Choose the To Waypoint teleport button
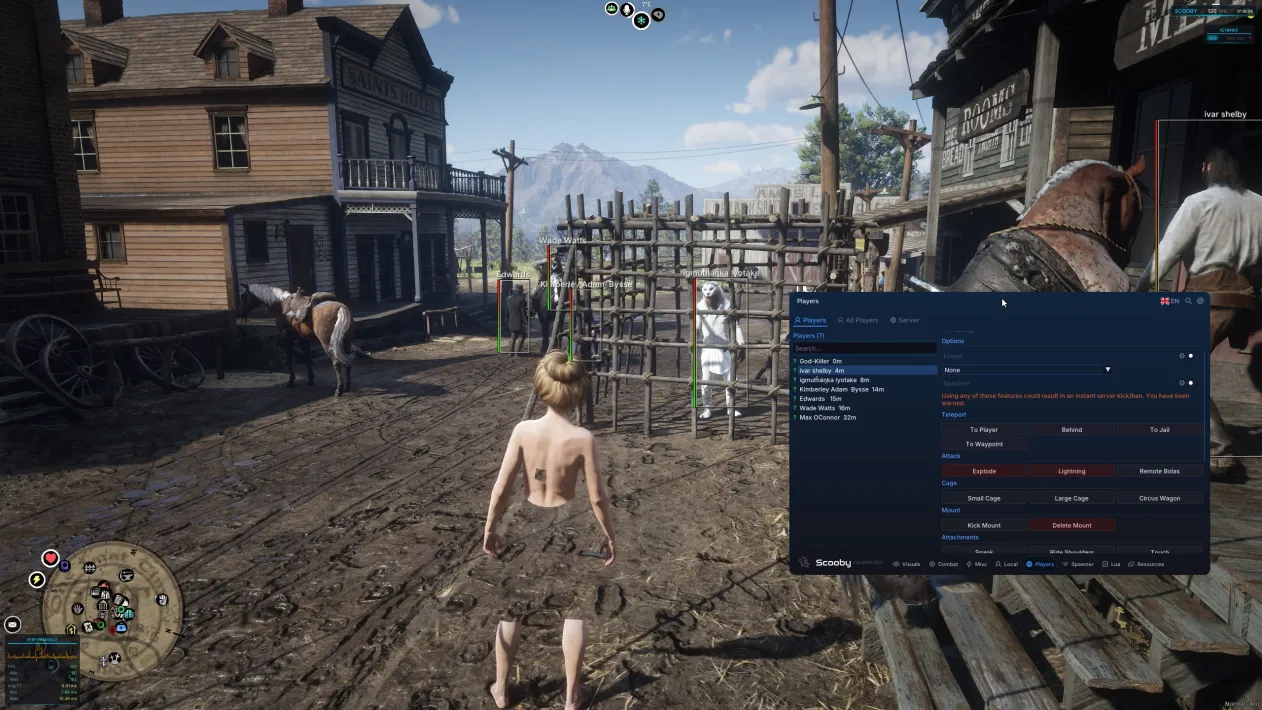Viewport: 1262px width, 710px height. coord(984,444)
